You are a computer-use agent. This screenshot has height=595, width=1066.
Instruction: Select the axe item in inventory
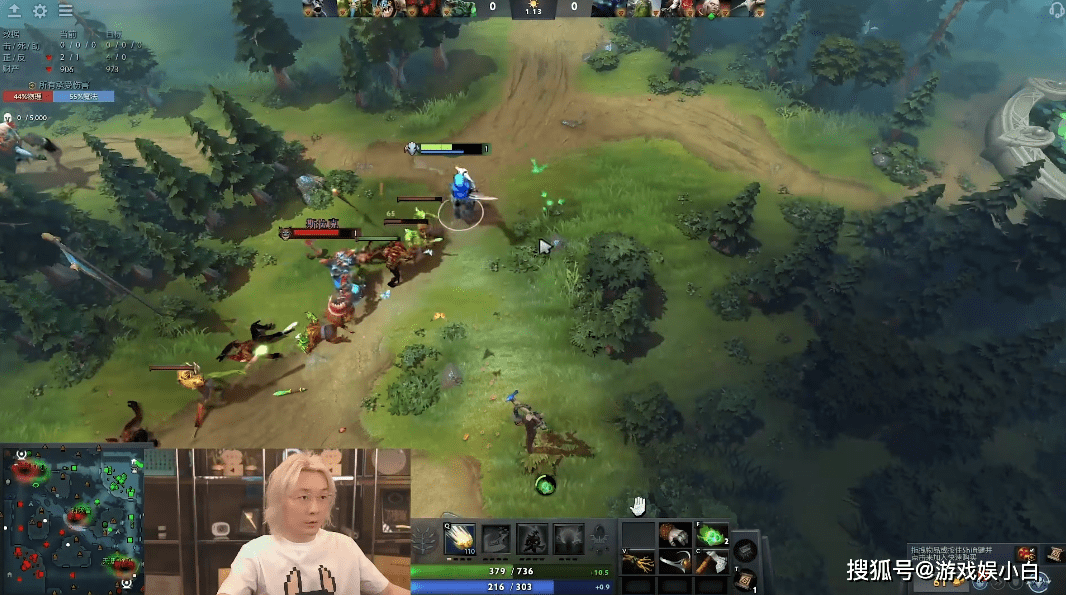click(711, 562)
